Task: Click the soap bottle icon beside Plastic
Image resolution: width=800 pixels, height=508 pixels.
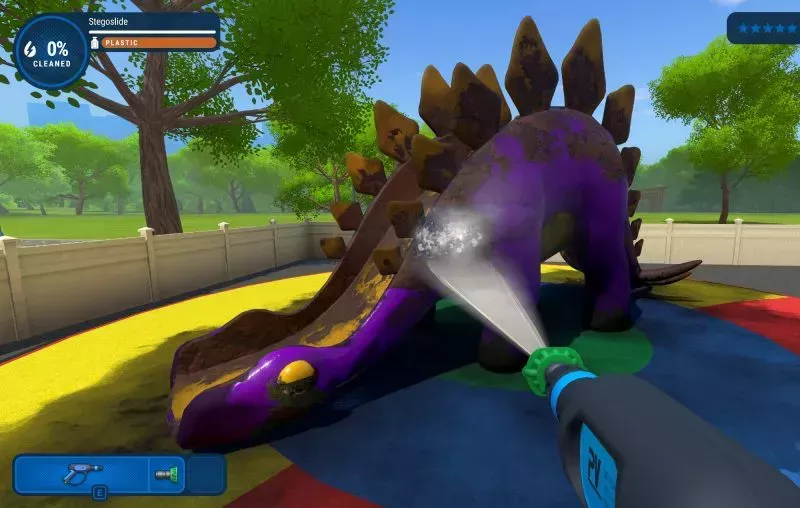Action: tap(95, 43)
